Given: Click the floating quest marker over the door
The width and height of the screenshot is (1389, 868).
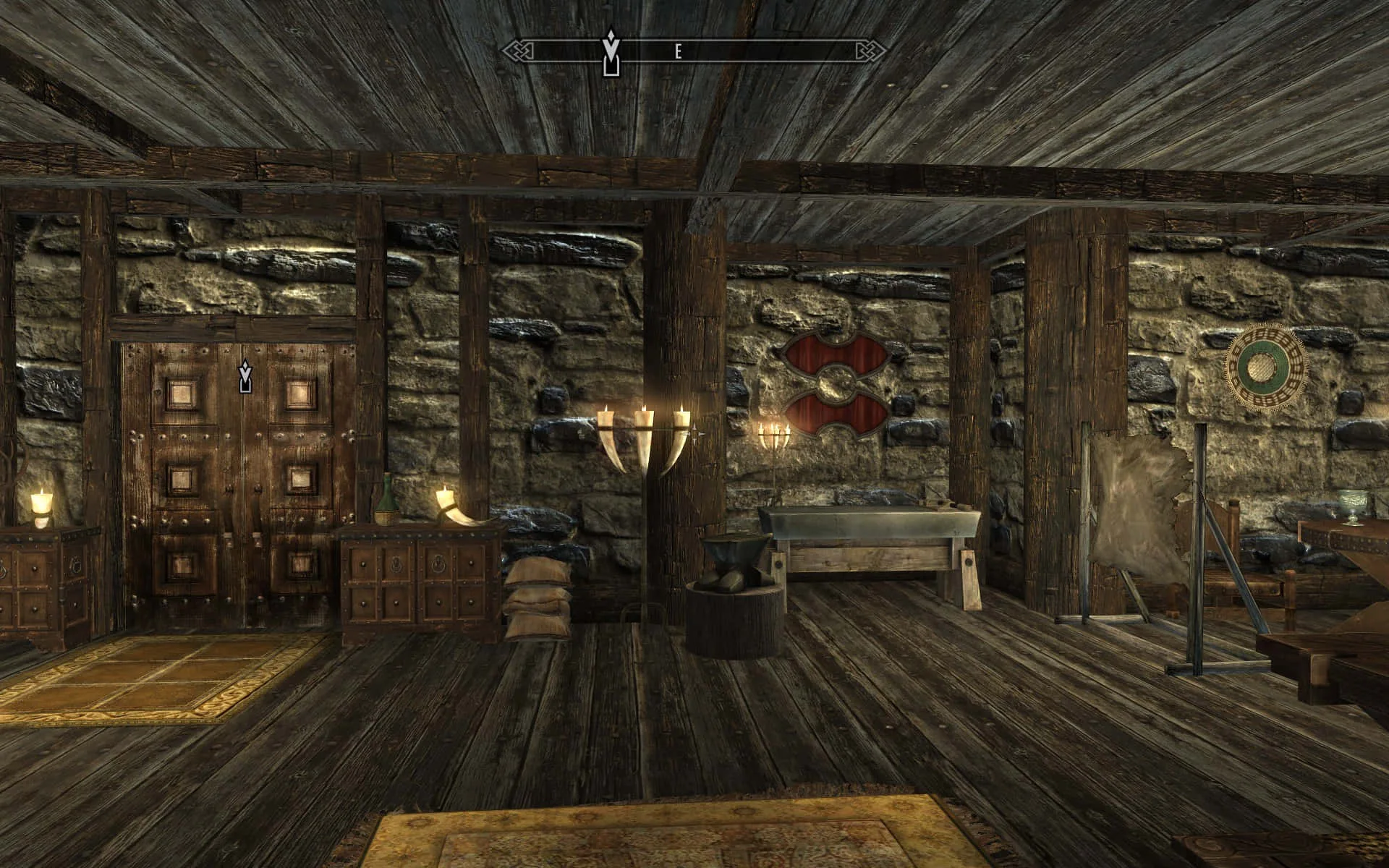Looking at the screenshot, I should [x=245, y=376].
